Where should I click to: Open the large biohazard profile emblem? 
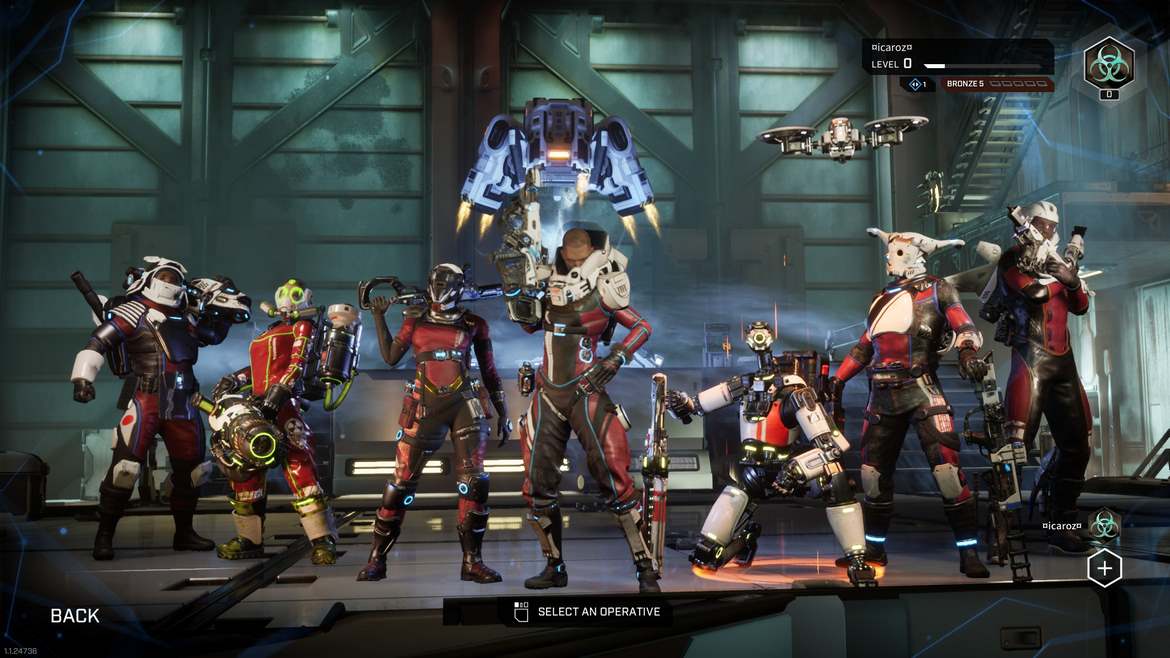pyautogui.click(x=1108, y=64)
